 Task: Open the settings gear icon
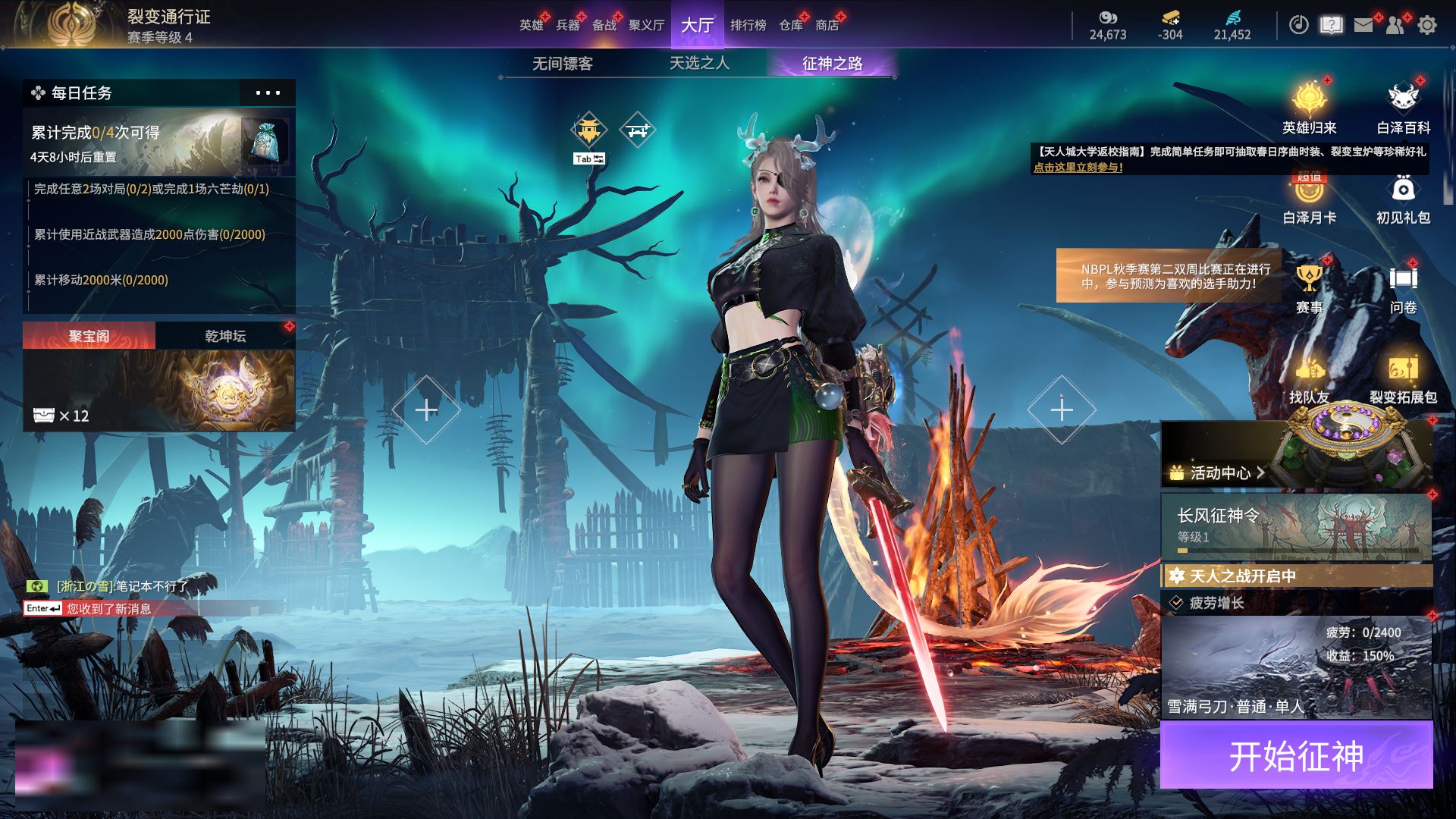[1426, 25]
